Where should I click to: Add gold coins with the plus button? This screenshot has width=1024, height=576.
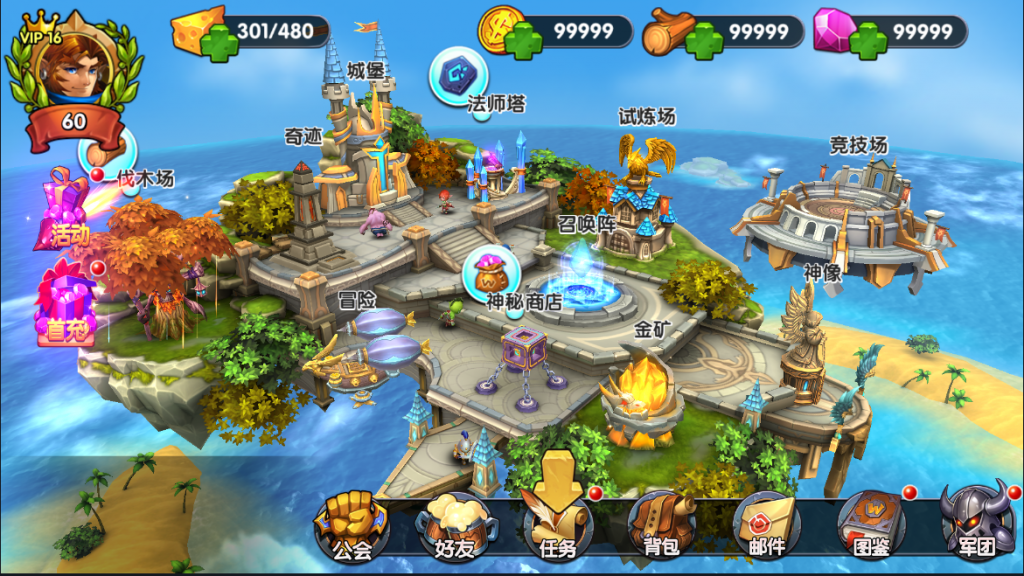pos(523,42)
